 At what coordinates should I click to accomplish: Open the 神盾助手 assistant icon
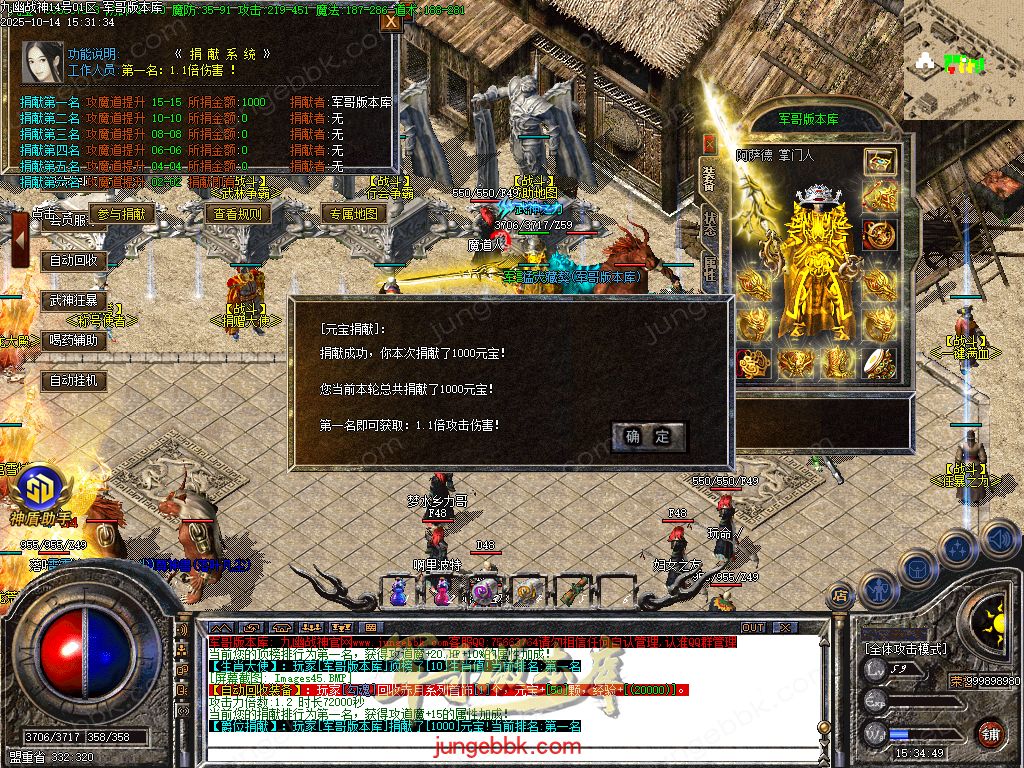coord(41,488)
